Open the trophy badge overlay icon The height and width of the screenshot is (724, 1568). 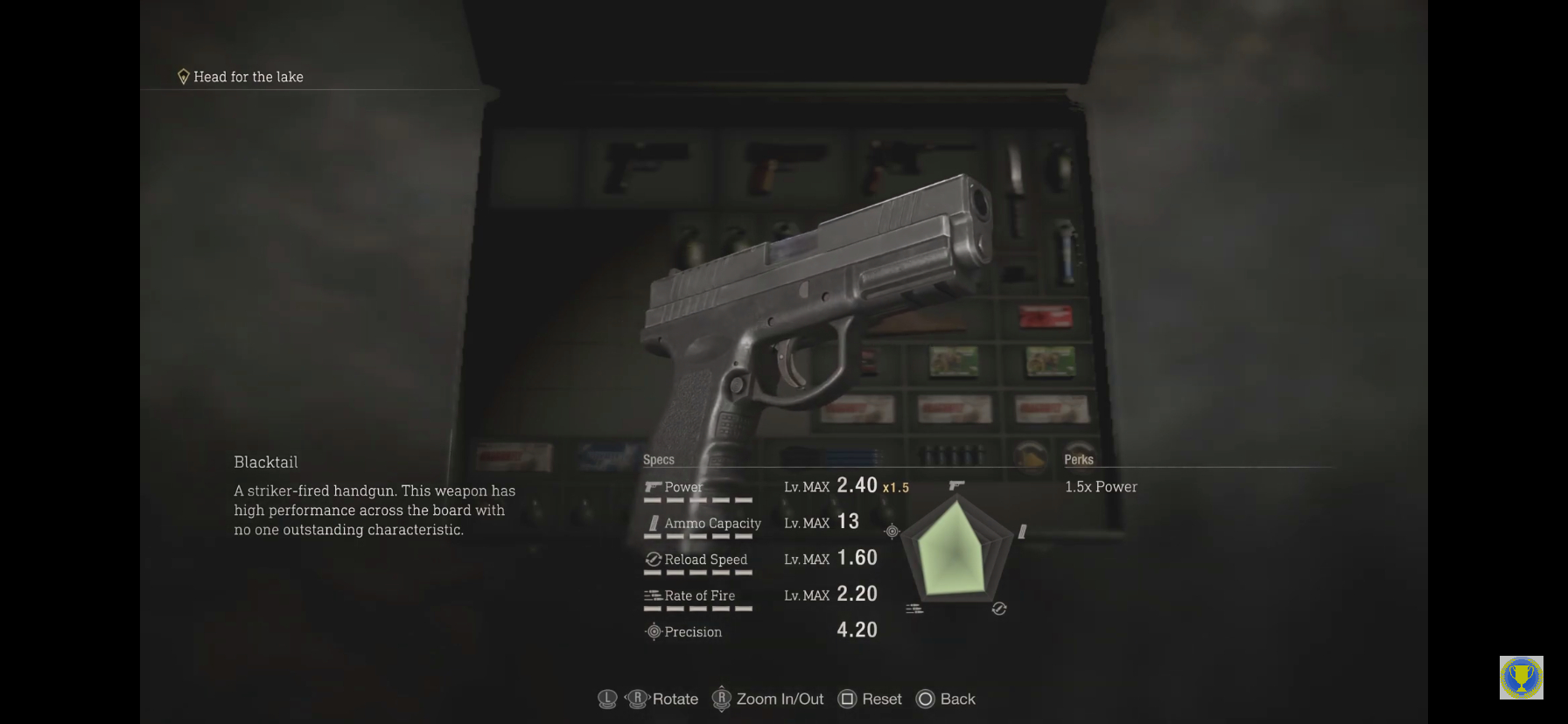click(x=1521, y=678)
